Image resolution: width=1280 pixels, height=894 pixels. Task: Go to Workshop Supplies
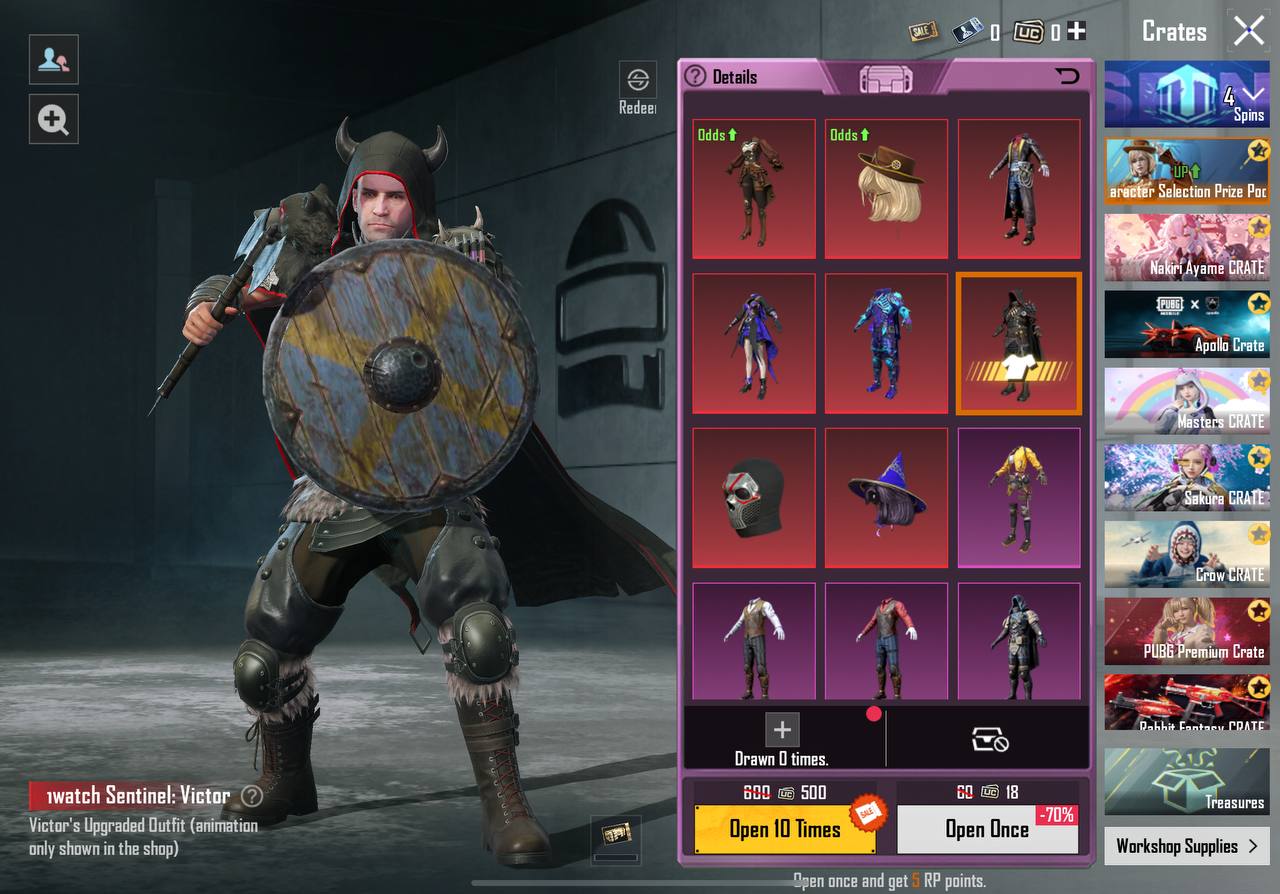point(1186,846)
